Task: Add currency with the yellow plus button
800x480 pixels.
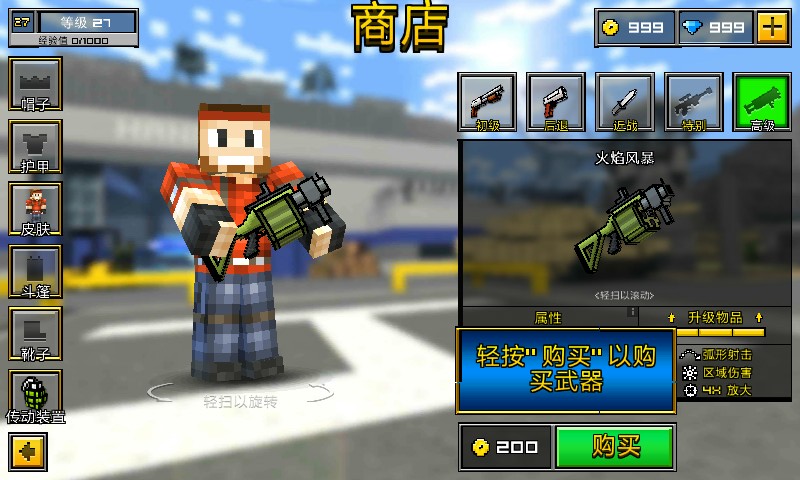Action: click(772, 27)
